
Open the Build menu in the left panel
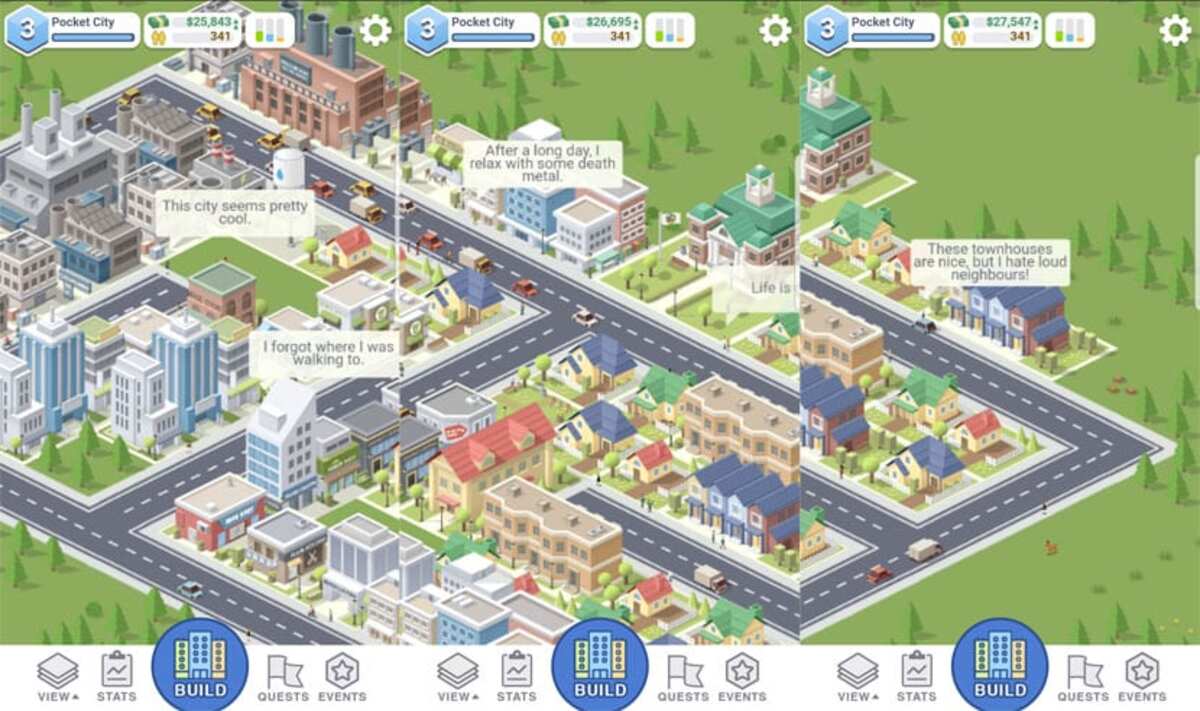point(200,667)
